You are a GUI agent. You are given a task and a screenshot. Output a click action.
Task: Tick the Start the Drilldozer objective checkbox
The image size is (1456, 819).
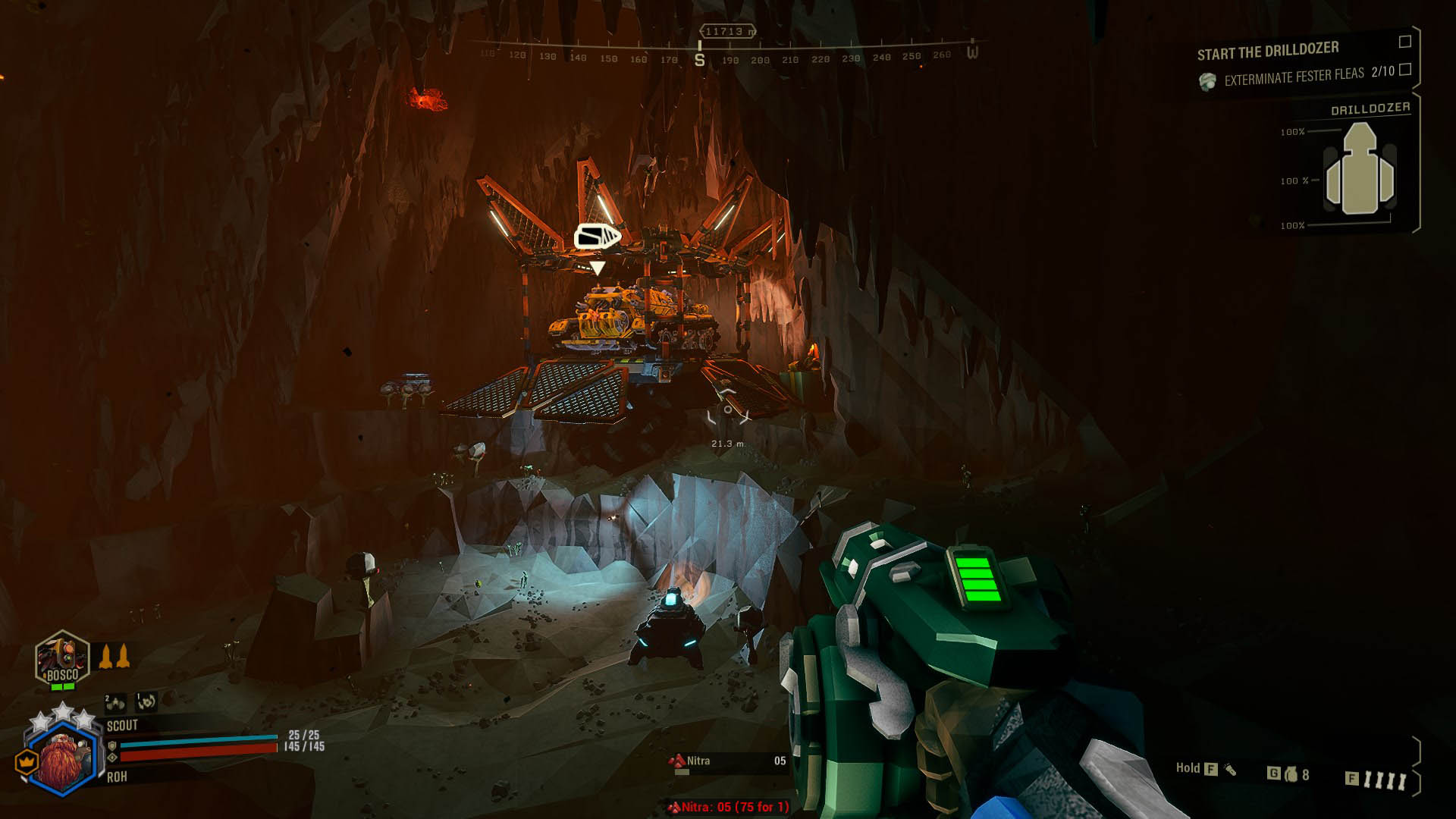point(1404,42)
